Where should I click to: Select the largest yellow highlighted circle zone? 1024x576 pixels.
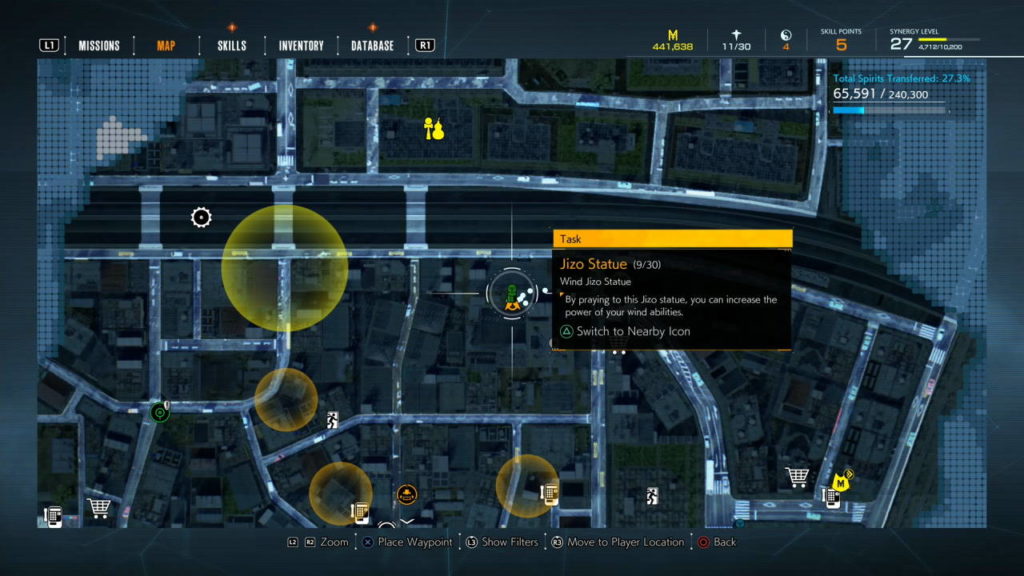tap(285, 268)
